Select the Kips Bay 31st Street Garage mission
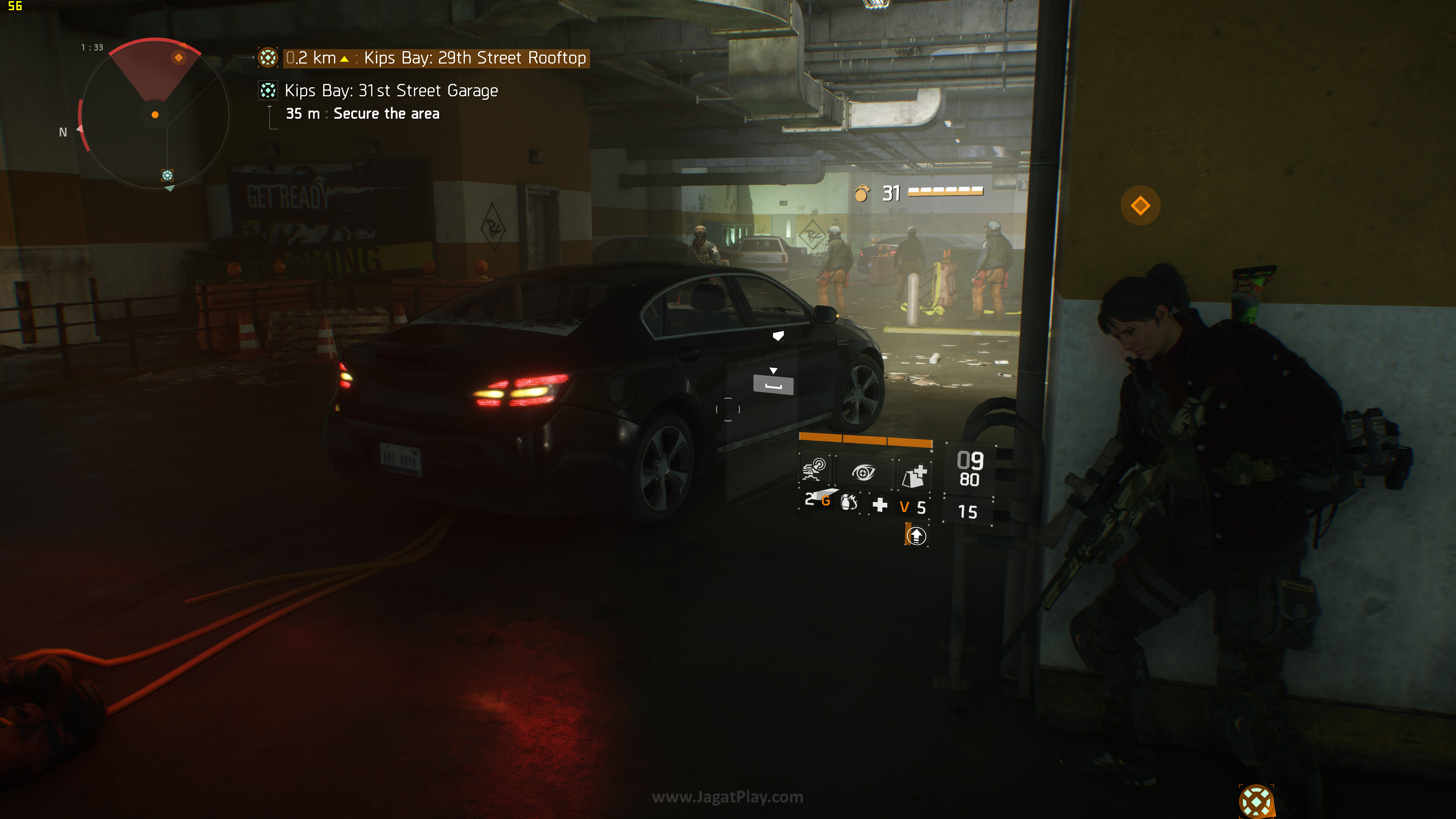Viewport: 1456px width, 819px height. coord(391,91)
